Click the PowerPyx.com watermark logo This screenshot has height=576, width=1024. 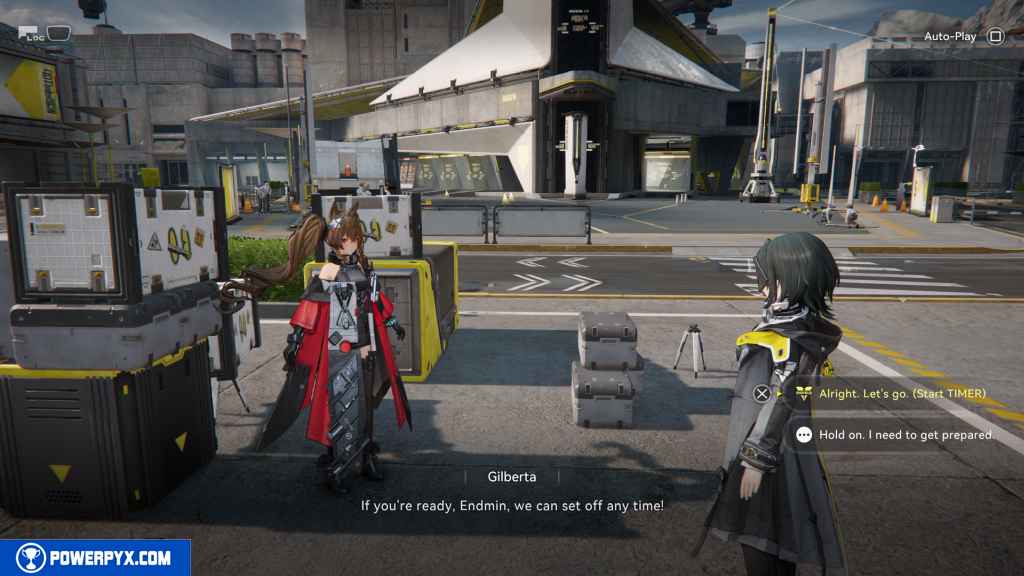click(x=95, y=558)
